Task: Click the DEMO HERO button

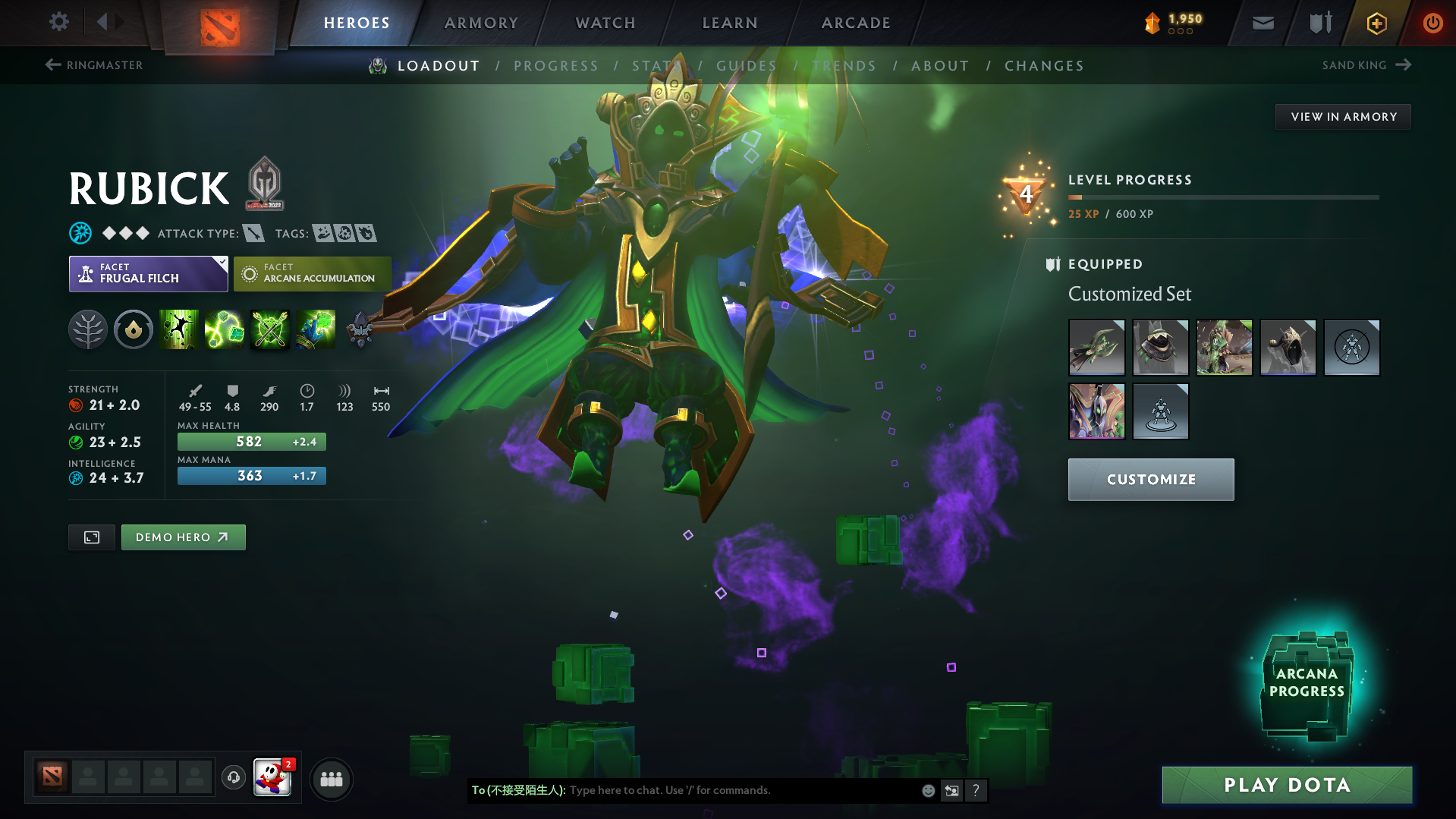Action: point(183,537)
